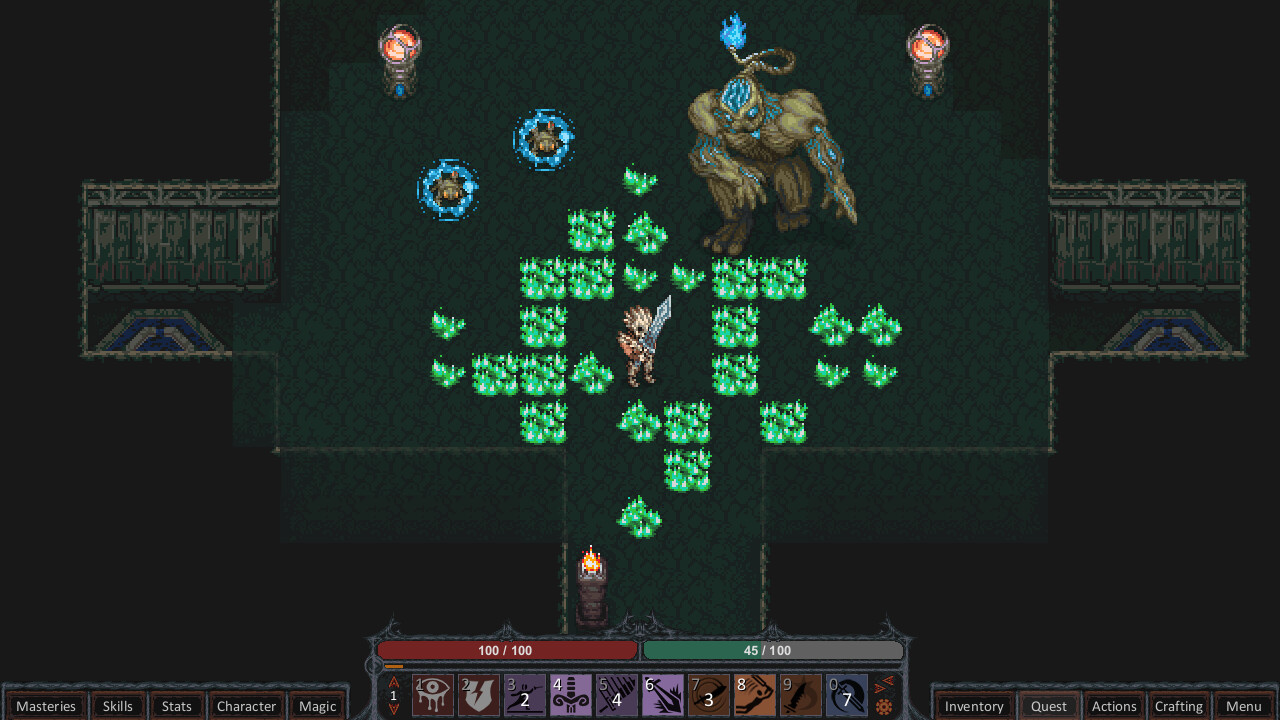
Task: Click the gear icon beside the hotbar
Action: click(884, 707)
